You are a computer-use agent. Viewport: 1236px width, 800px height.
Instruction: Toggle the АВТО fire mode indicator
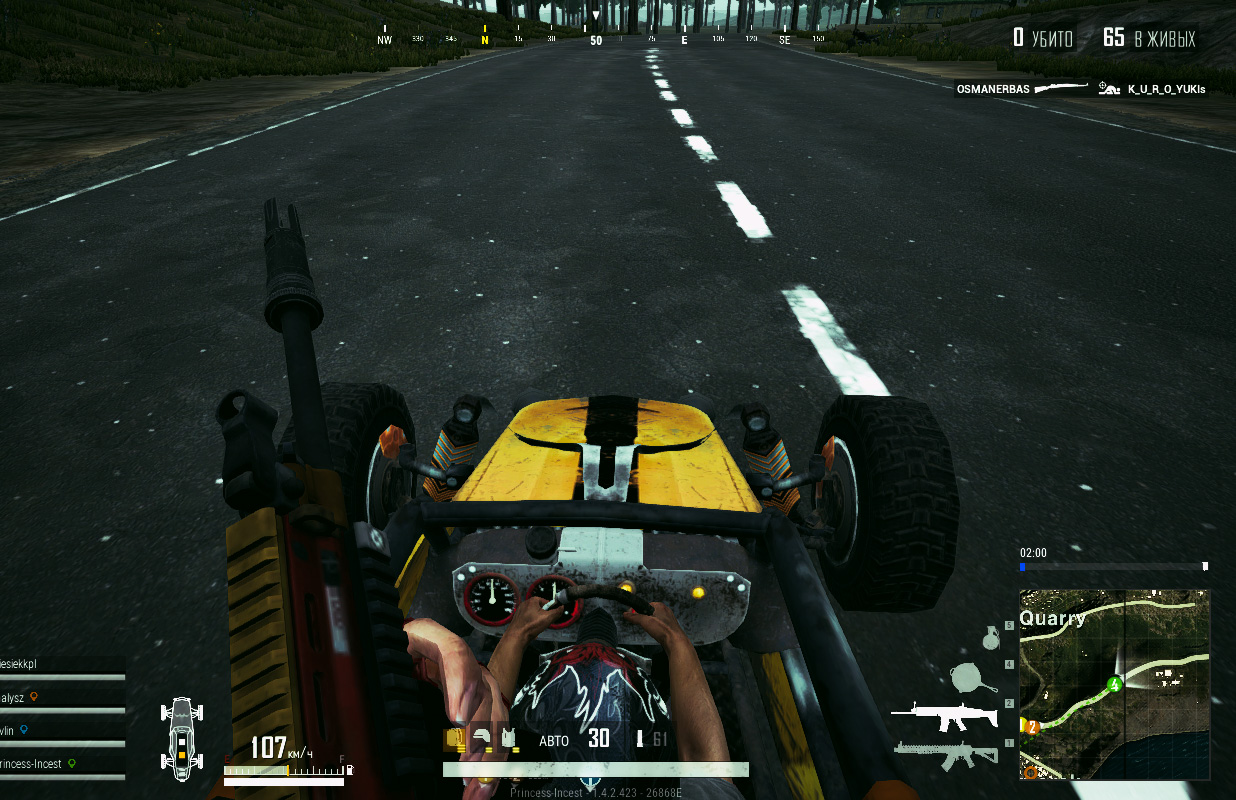[x=554, y=741]
